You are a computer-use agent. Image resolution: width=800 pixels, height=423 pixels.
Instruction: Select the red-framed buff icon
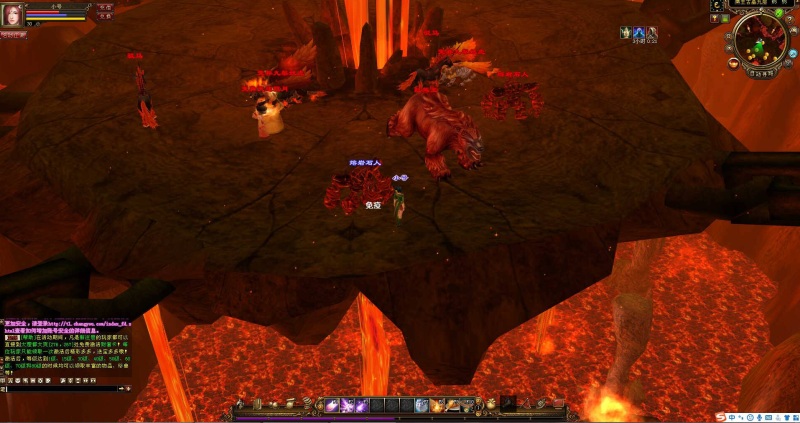tap(652, 33)
